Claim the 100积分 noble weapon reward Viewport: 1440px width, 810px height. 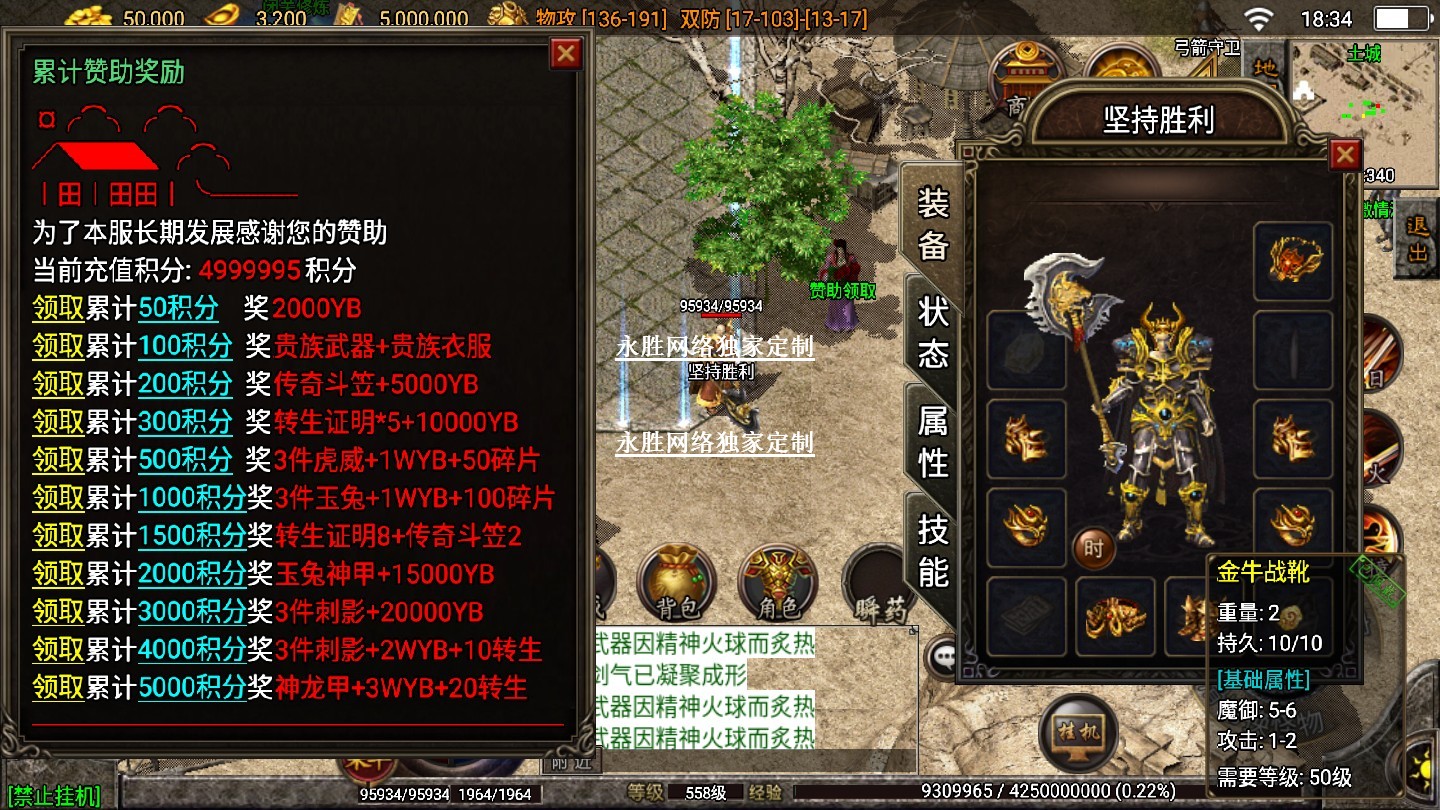[58, 346]
